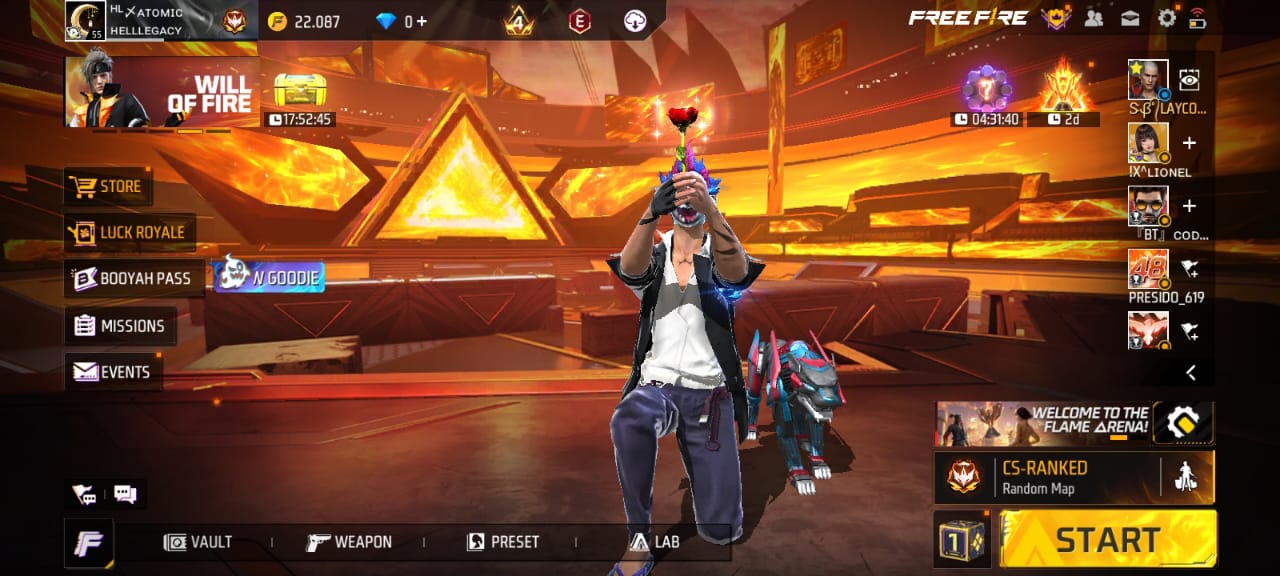The width and height of the screenshot is (1280, 576).
Task: Open the Welcome to the Flame Arena banner
Action: click(1042, 423)
